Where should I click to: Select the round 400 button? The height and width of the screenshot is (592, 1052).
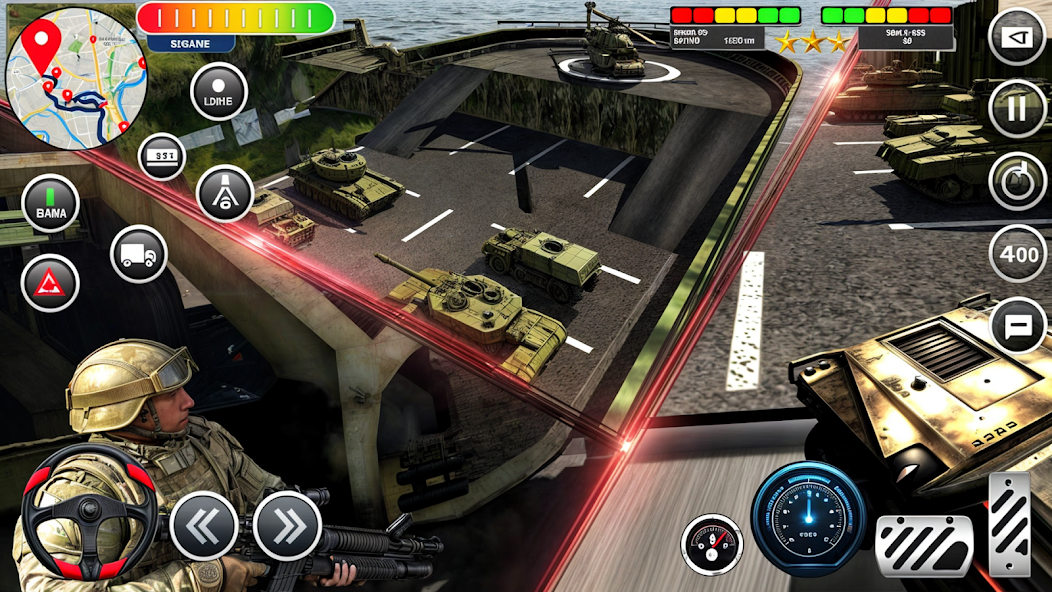pos(1018,254)
